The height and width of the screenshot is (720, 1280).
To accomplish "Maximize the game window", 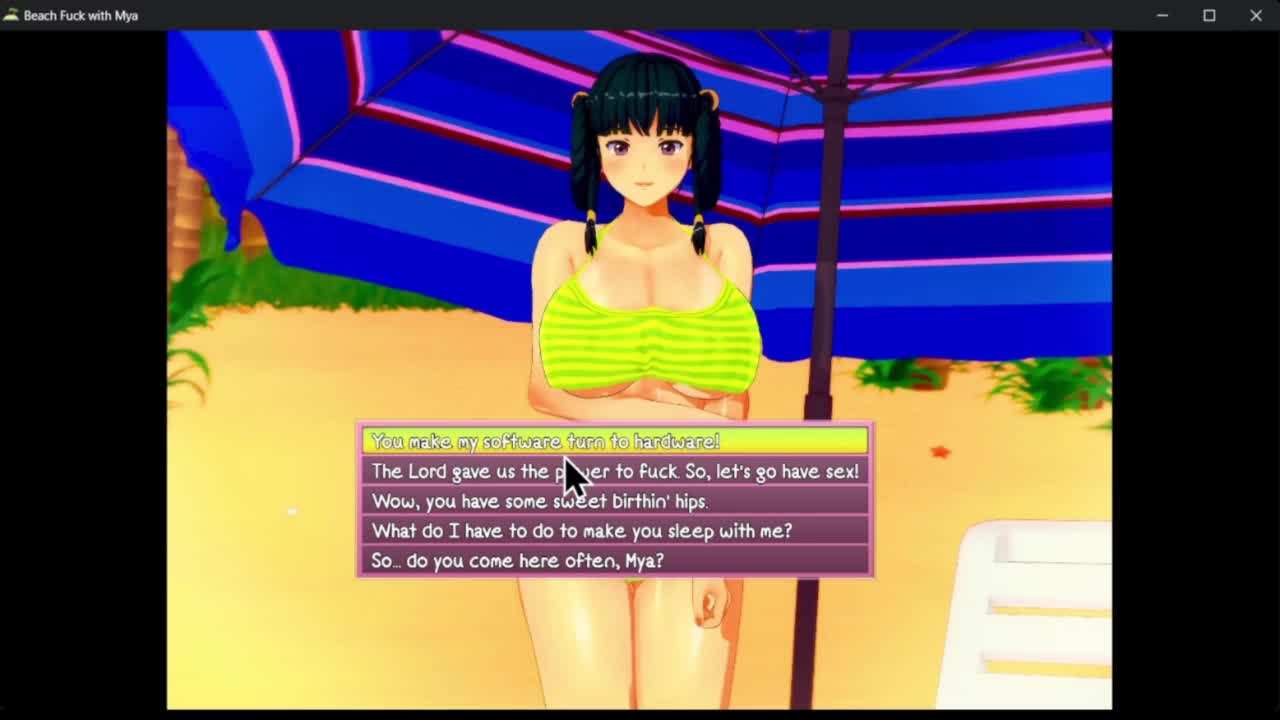I will click(x=1209, y=15).
